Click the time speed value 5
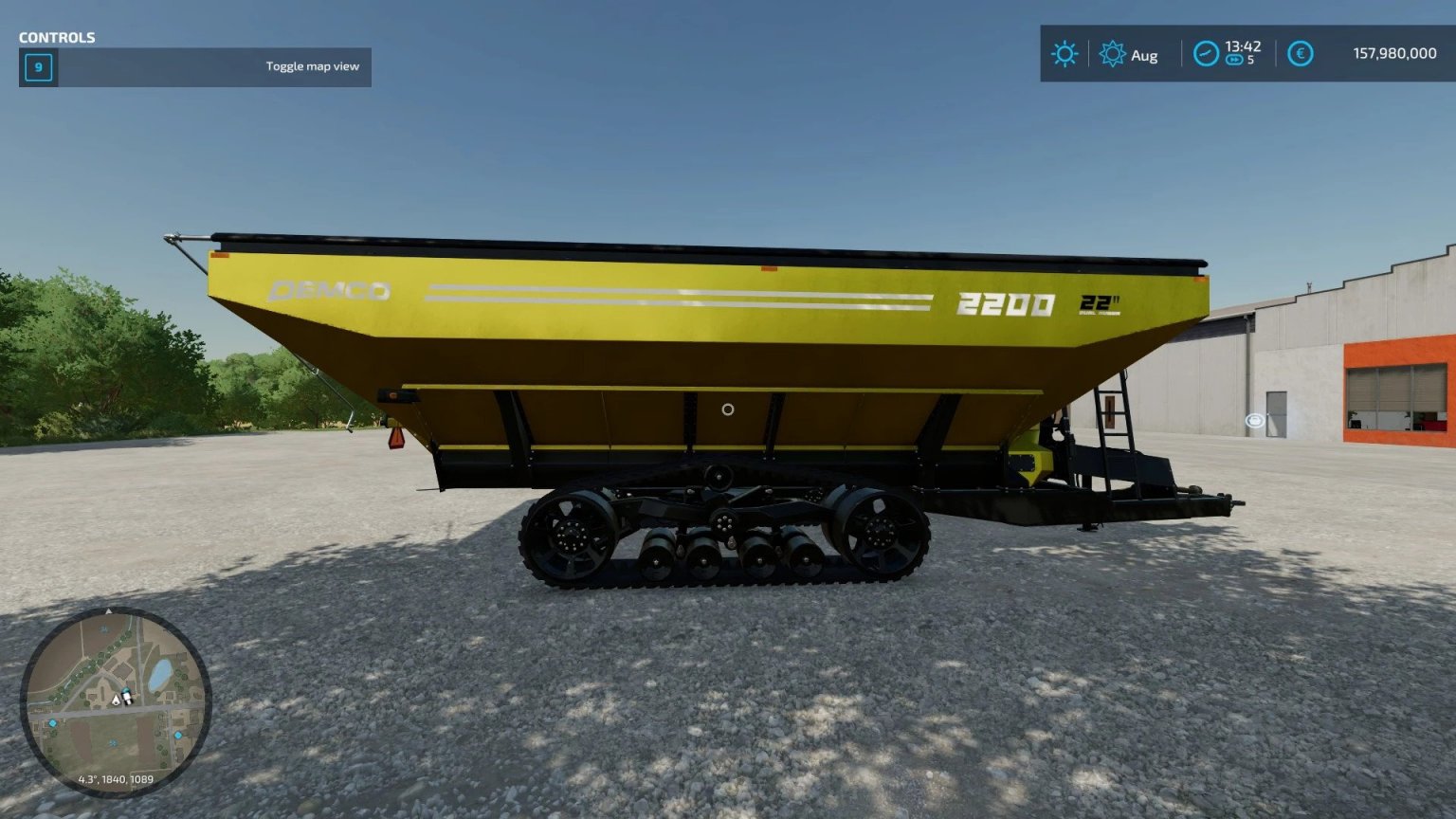This screenshot has width=1456, height=819. pos(1249,60)
